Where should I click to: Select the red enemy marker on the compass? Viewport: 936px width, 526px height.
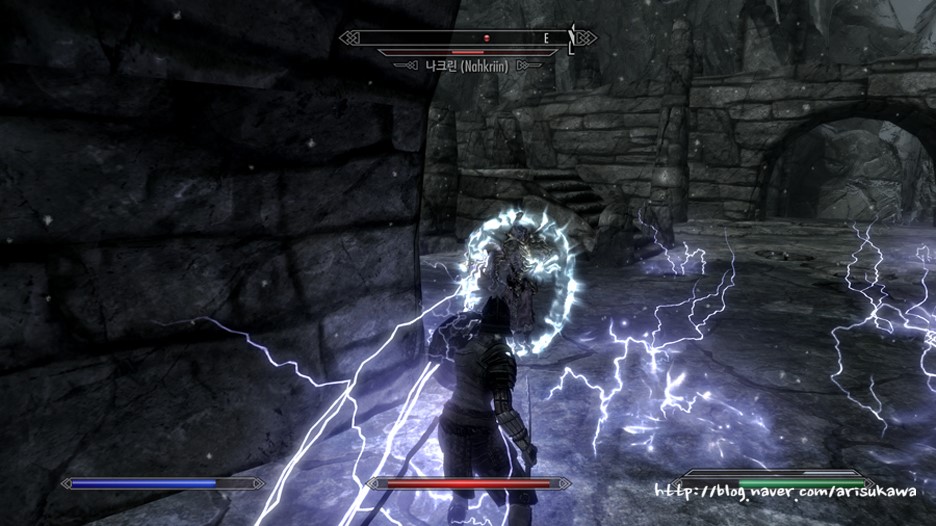pos(487,38)
